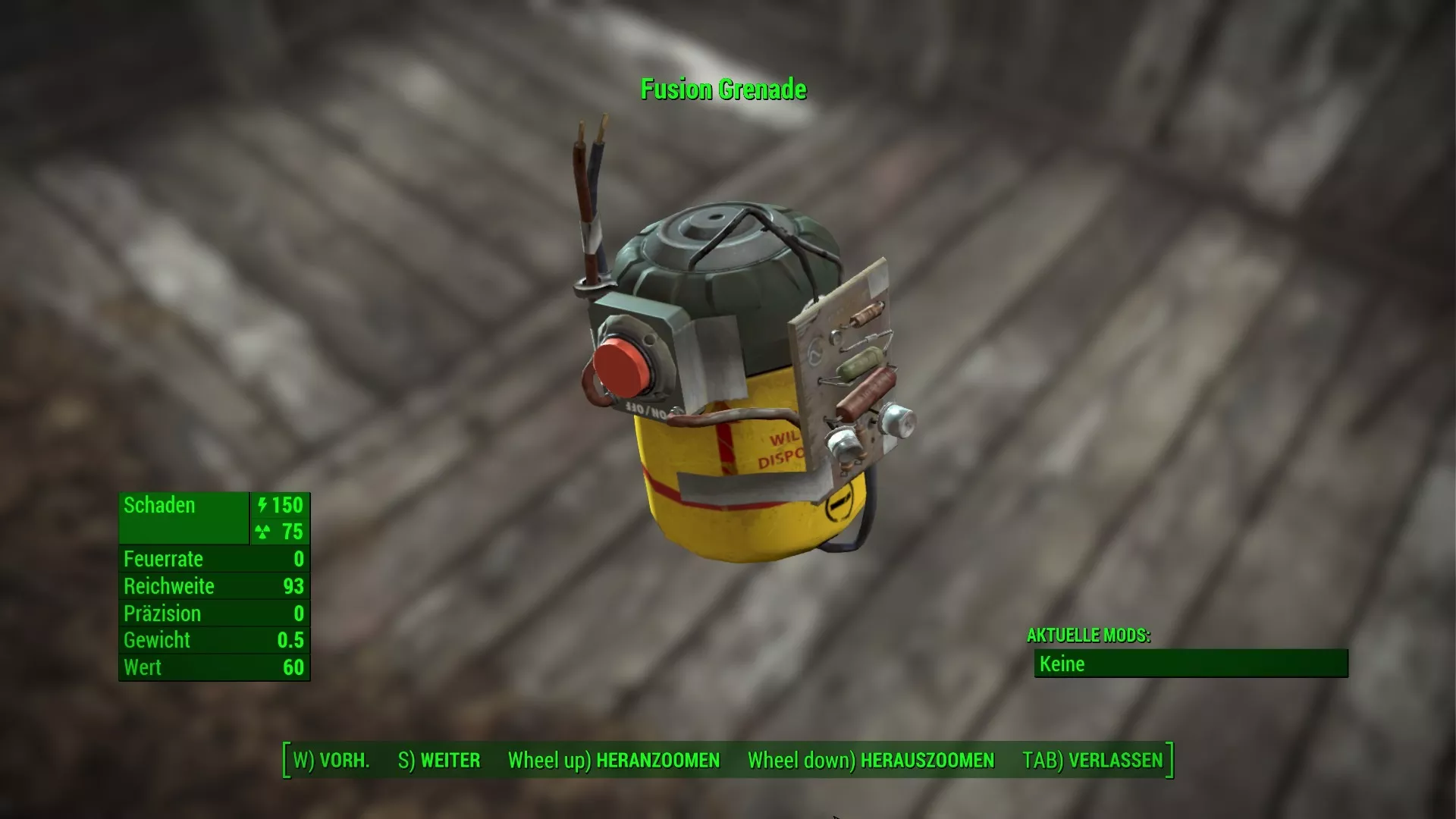Show the next item with WEITER
The width and height of the screenshot is (1456, 819).
tap(439, 761)
